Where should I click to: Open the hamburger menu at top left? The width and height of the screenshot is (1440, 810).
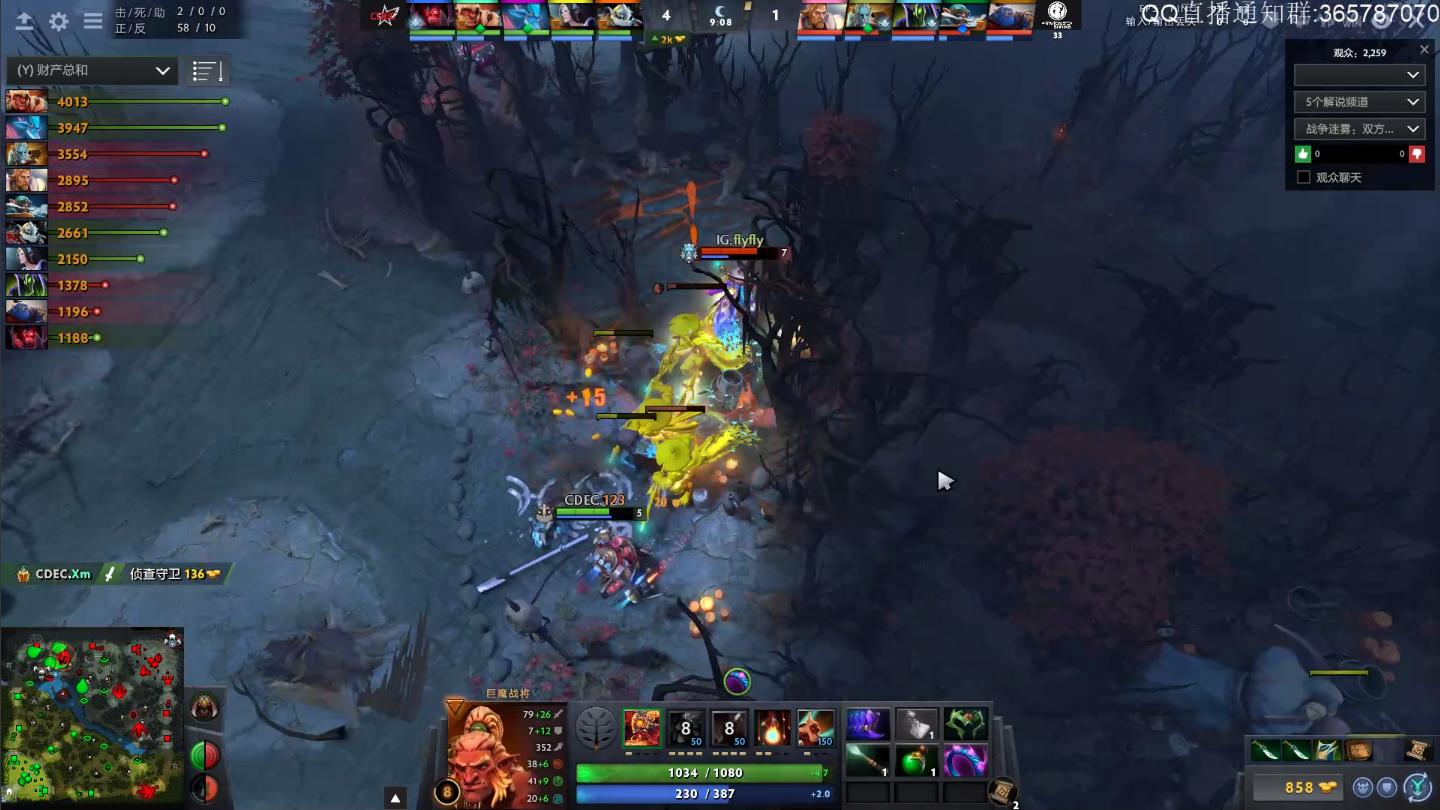coord(92,21)
